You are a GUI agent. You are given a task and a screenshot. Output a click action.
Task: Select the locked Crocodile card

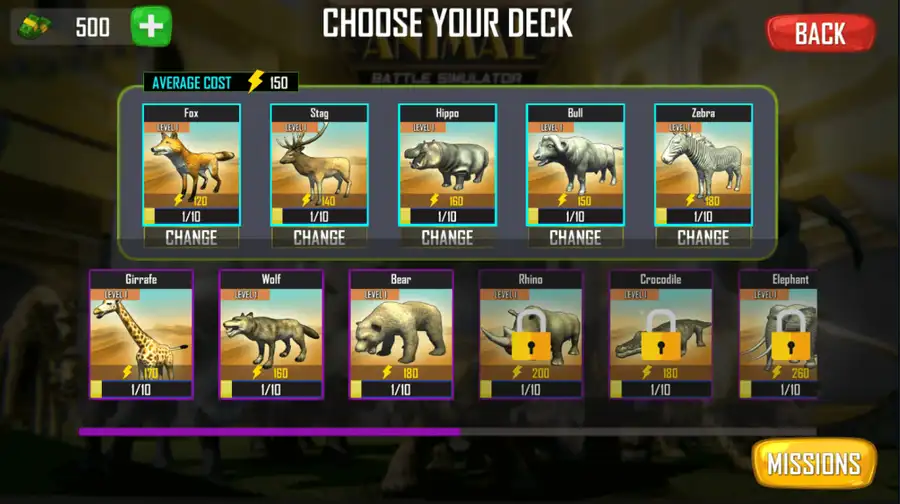661,334
